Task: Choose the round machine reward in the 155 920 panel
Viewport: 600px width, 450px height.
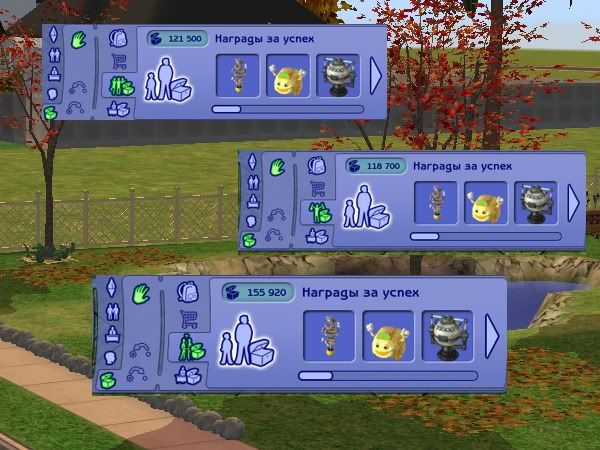Action: pyautogui.click(x=447, y=335)
